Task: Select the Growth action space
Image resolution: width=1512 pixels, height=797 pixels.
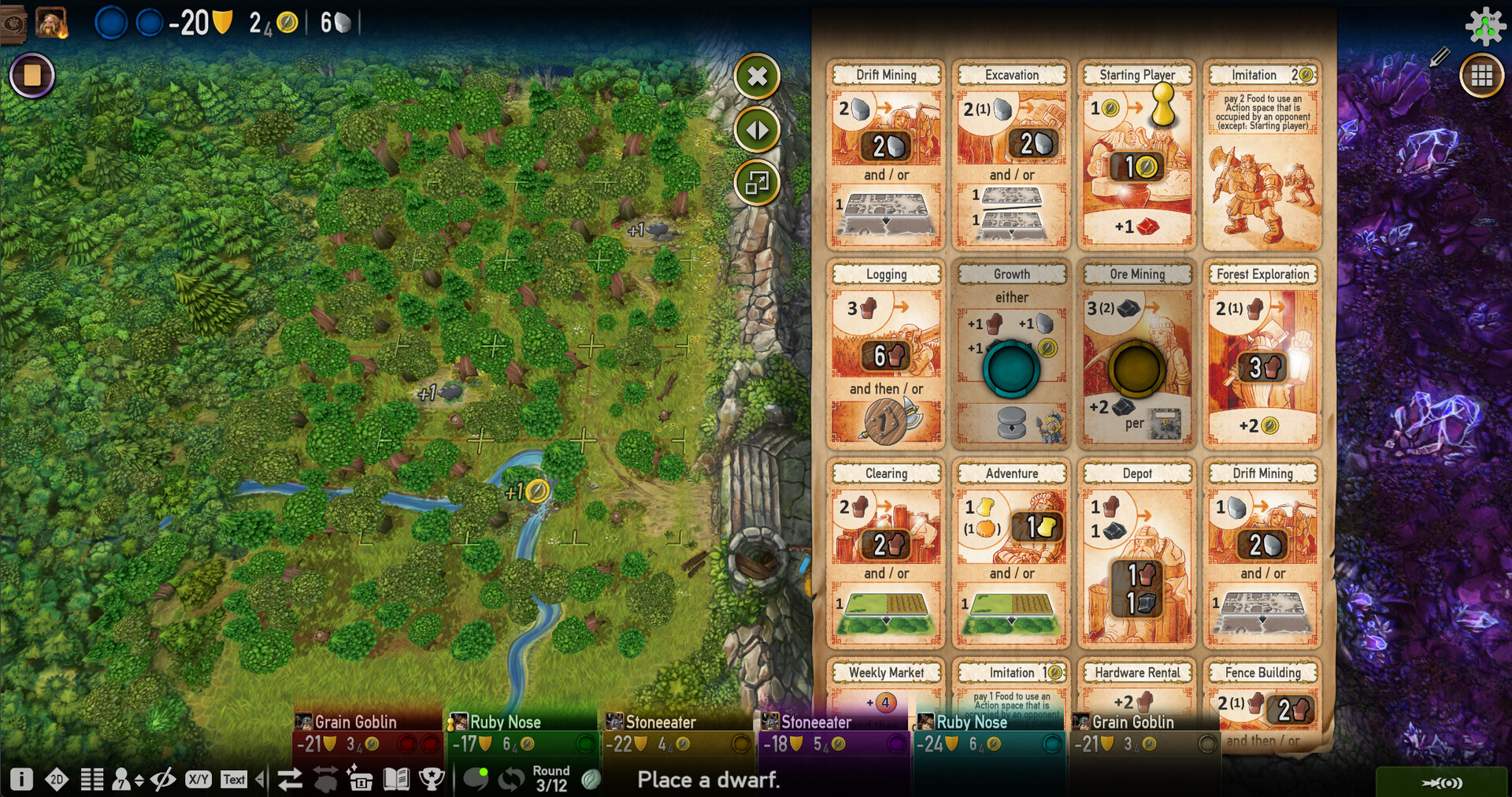Action: tap(1011, 354)
